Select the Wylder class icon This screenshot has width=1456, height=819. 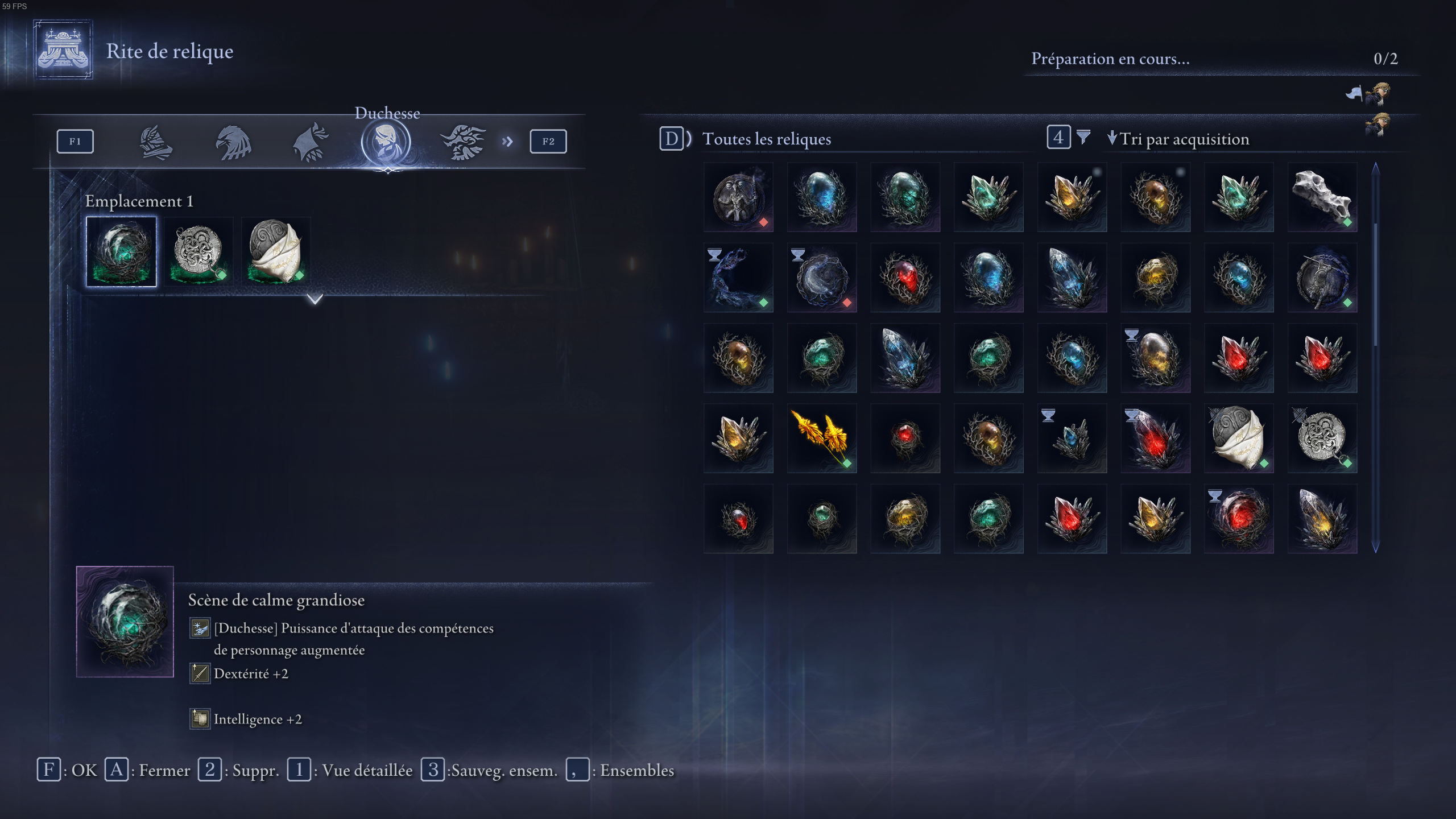[156, 141]
